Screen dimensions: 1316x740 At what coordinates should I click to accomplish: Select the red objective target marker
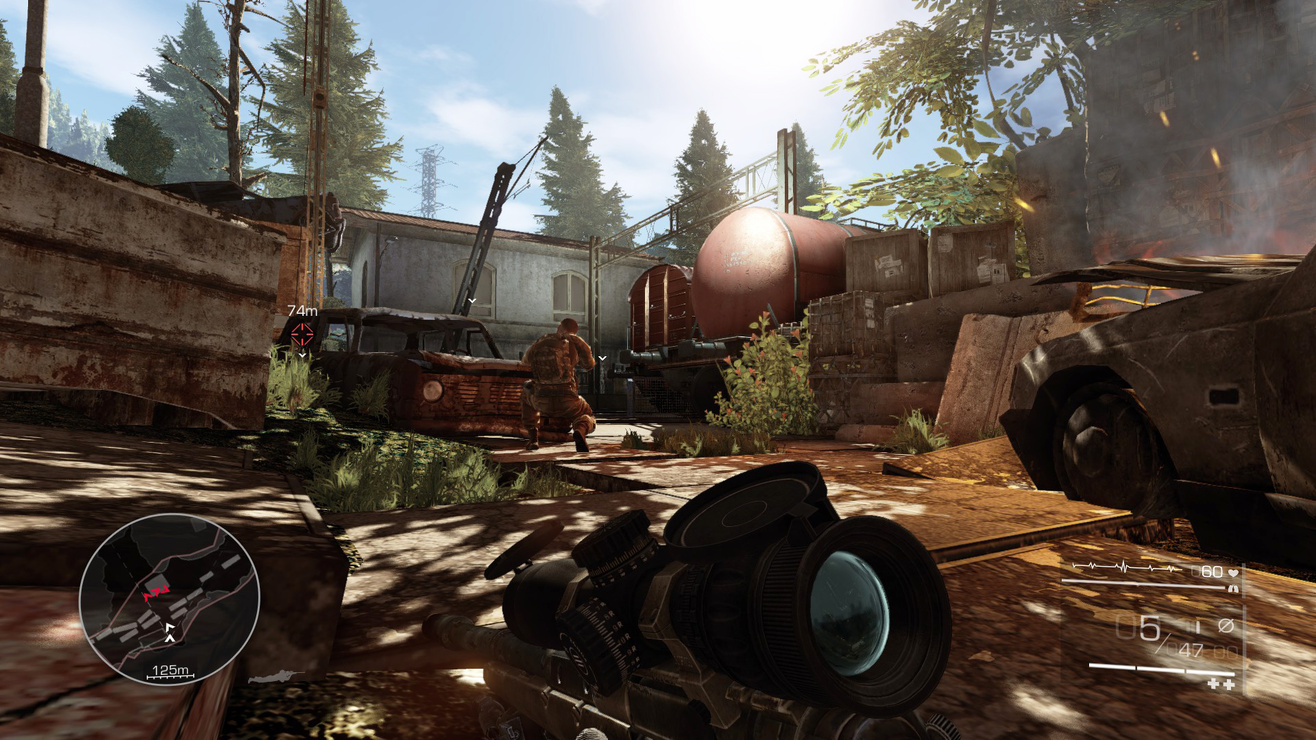(x=302, y=336)
